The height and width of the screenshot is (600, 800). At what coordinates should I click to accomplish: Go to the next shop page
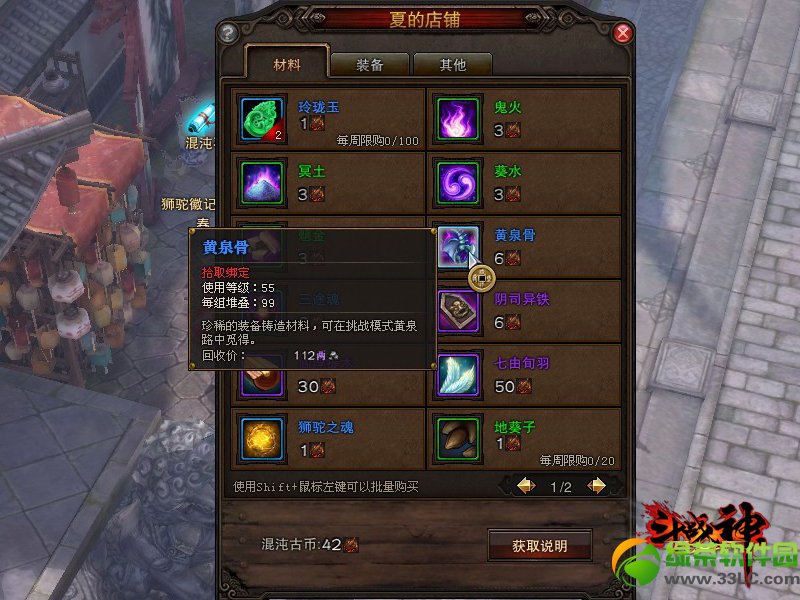pyautogui.click(x=596, y=486)
